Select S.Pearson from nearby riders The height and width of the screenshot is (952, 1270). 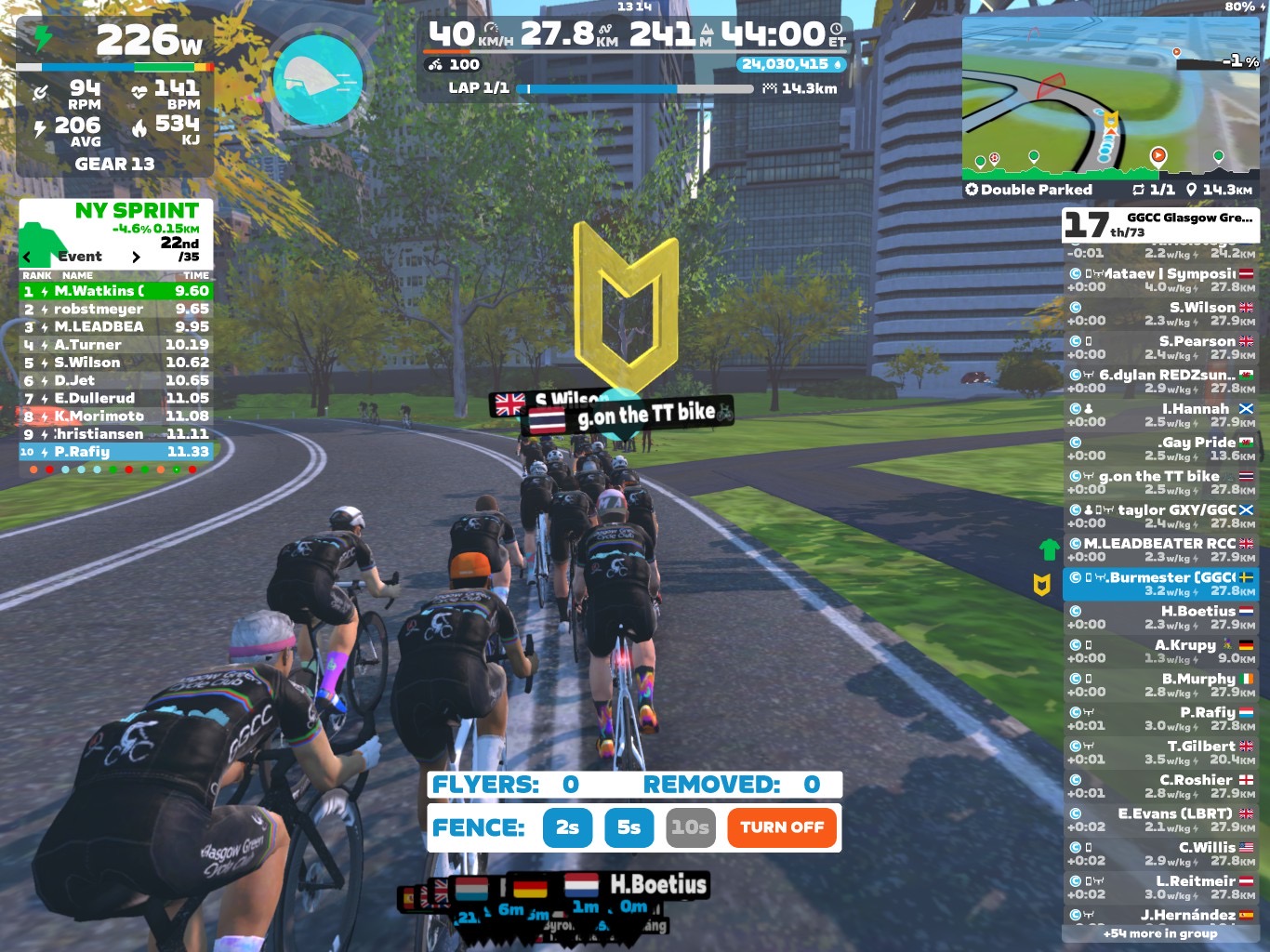pos(1160,347)
